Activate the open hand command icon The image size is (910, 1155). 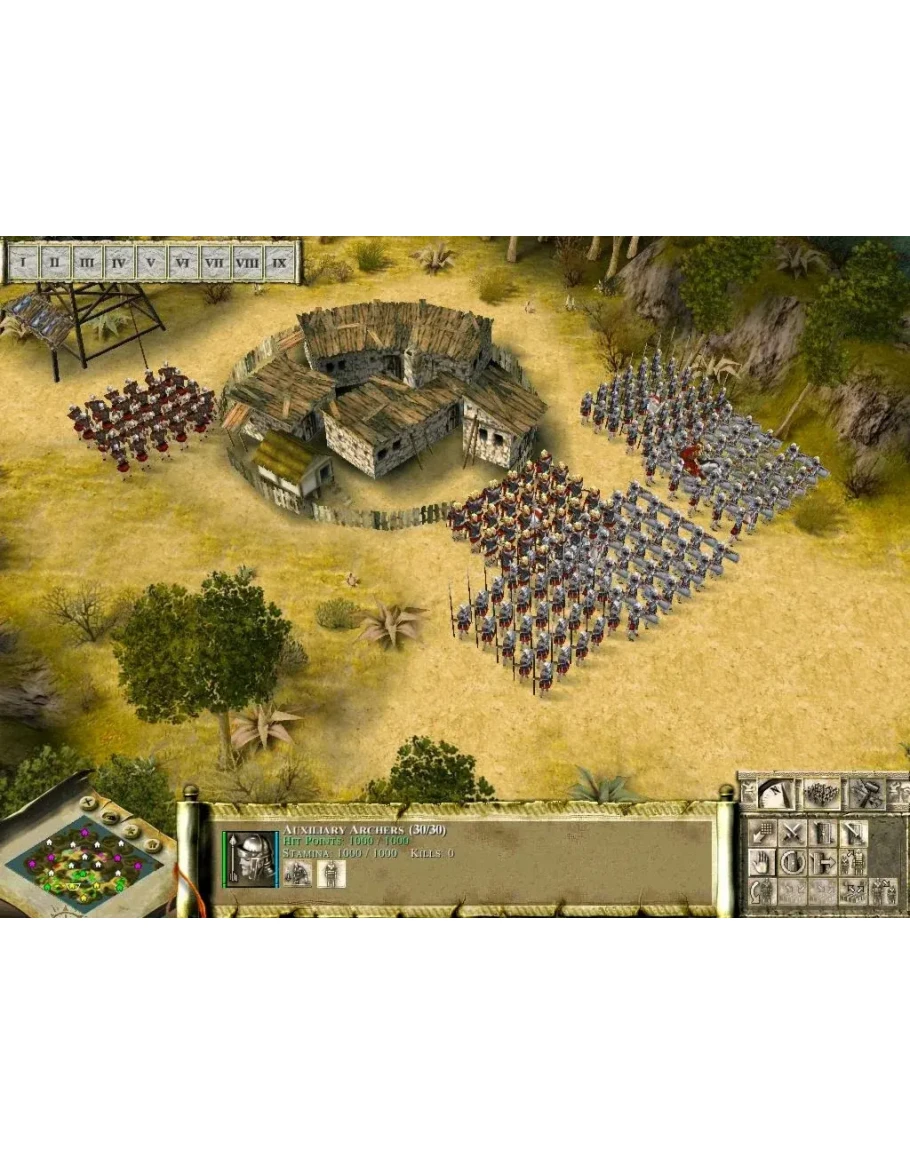coord(763,862)
